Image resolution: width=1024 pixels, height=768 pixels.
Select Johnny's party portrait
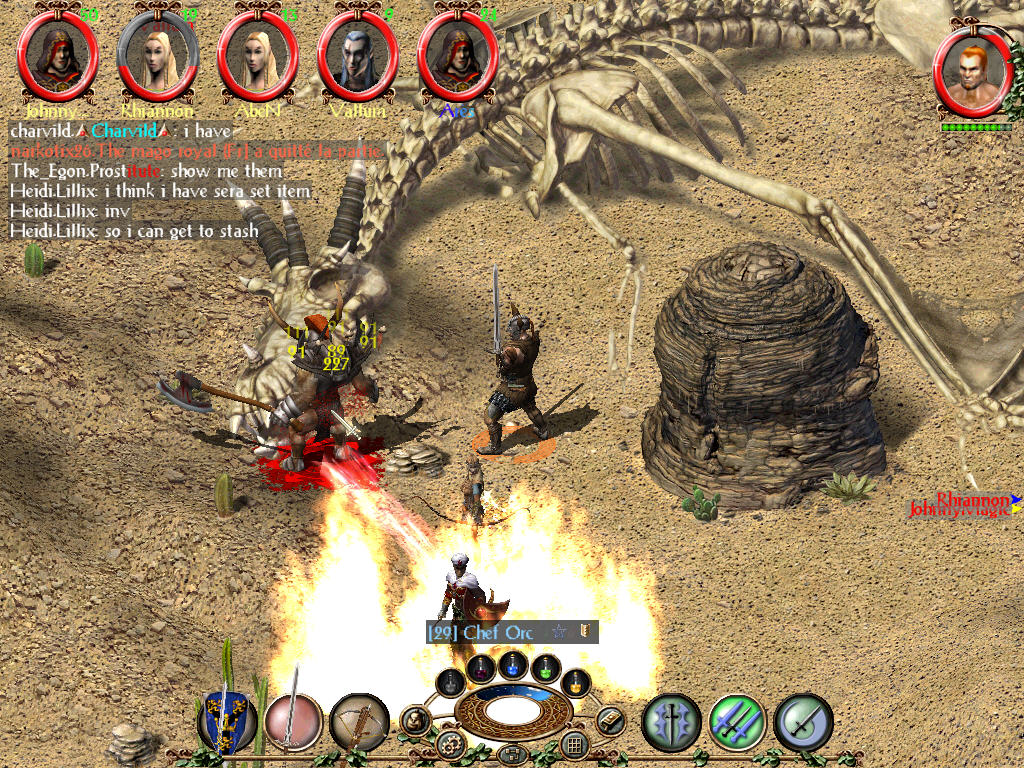(58, 56)
